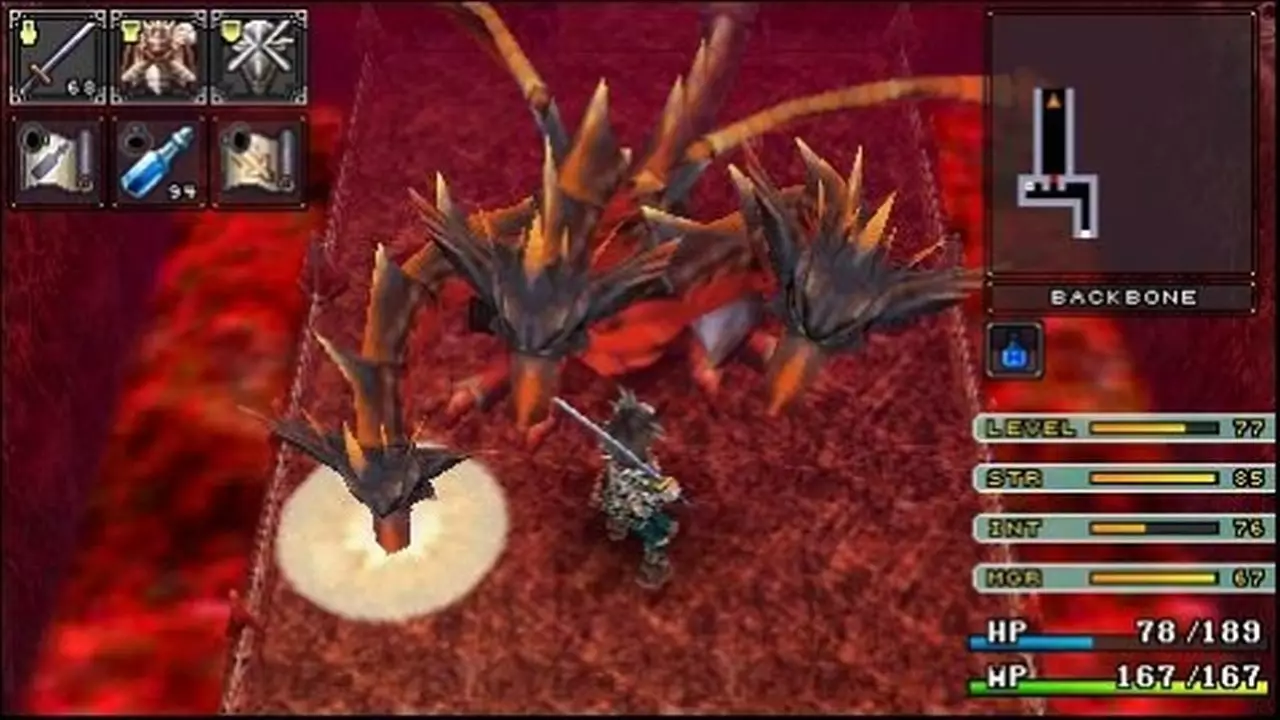Toggle the yellow gem on the armor slot
This screenshot has height=720, width=1280.
click(130, 31)
